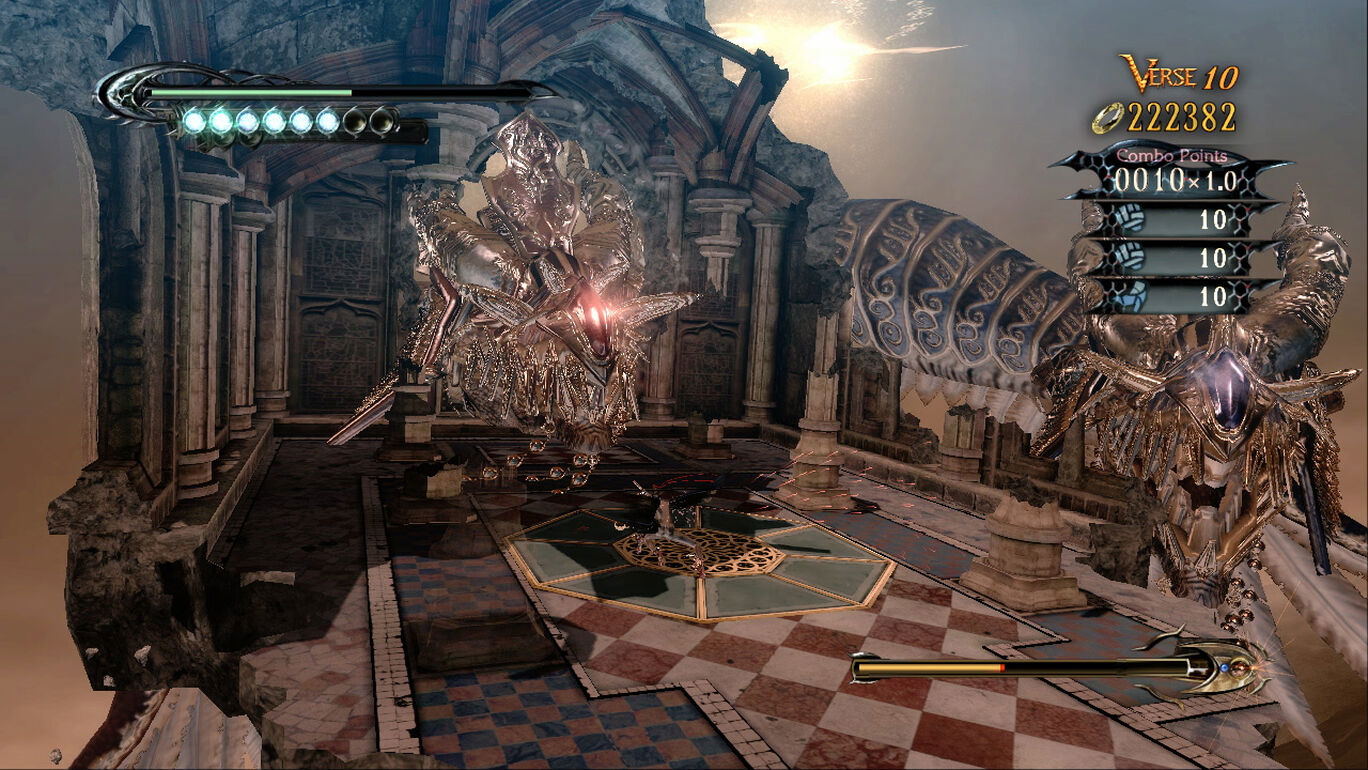Toggle the rightmost empty magic orb

(x=382, y=120)
